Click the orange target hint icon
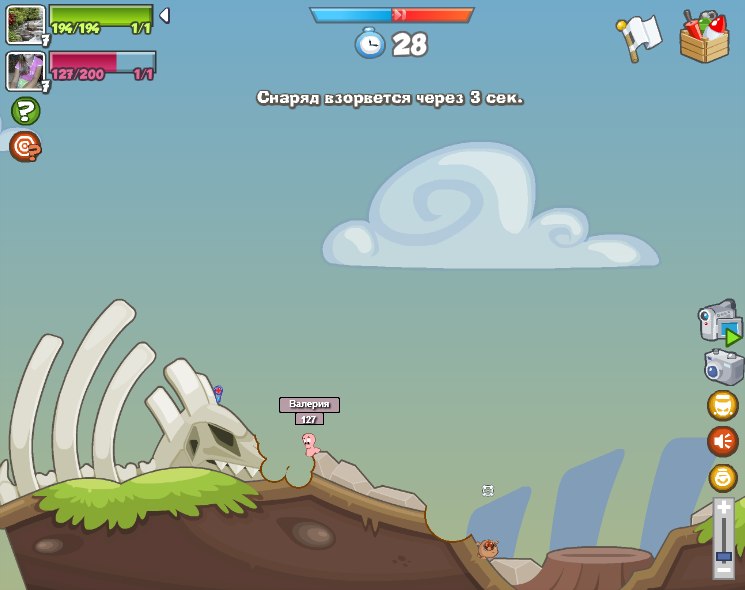The image size is (745, 590). point(25,147)
